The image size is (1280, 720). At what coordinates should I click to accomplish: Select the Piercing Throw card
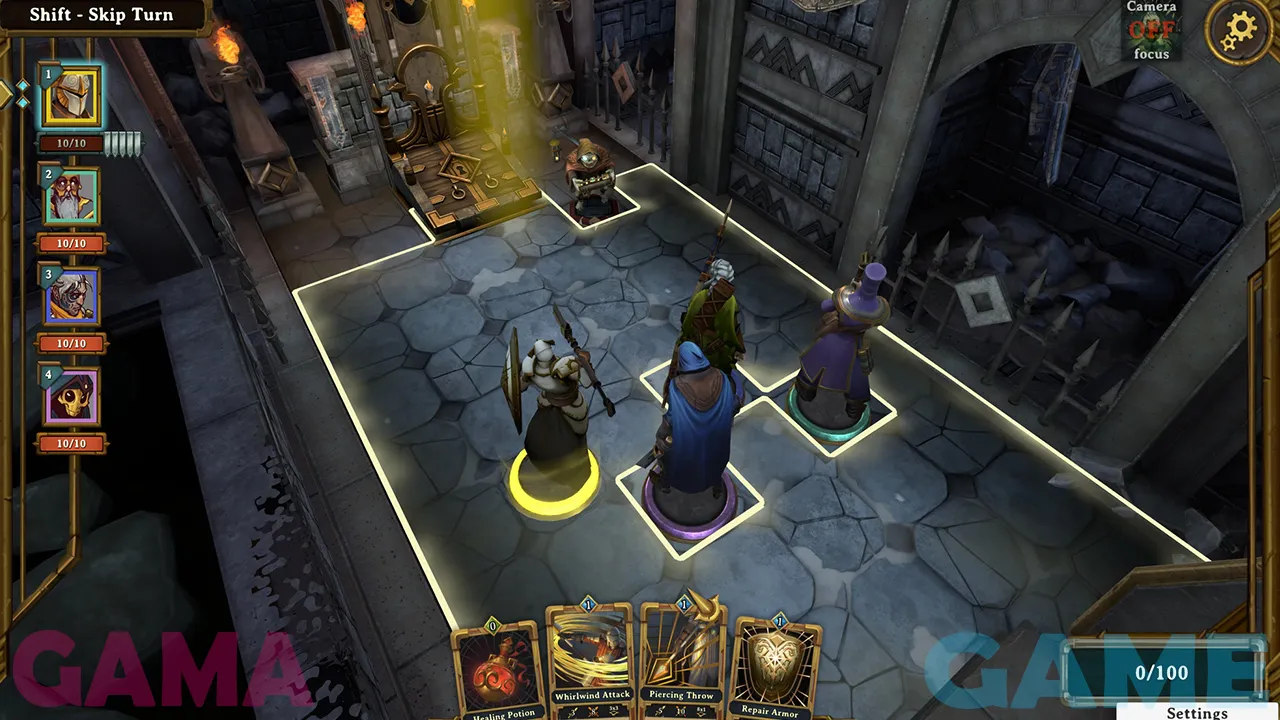681,660
